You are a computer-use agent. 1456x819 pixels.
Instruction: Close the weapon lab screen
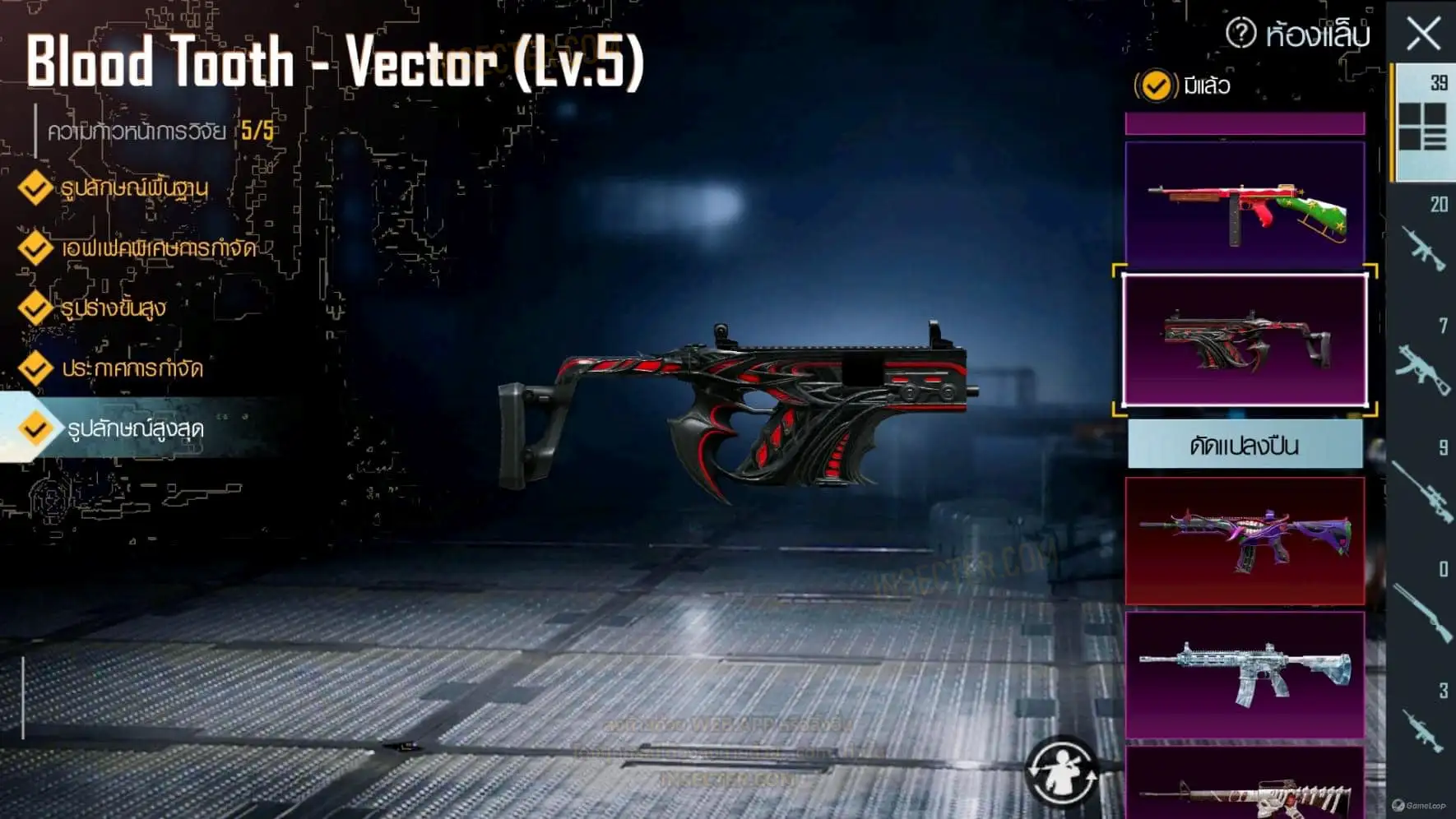pos(1423,35)
